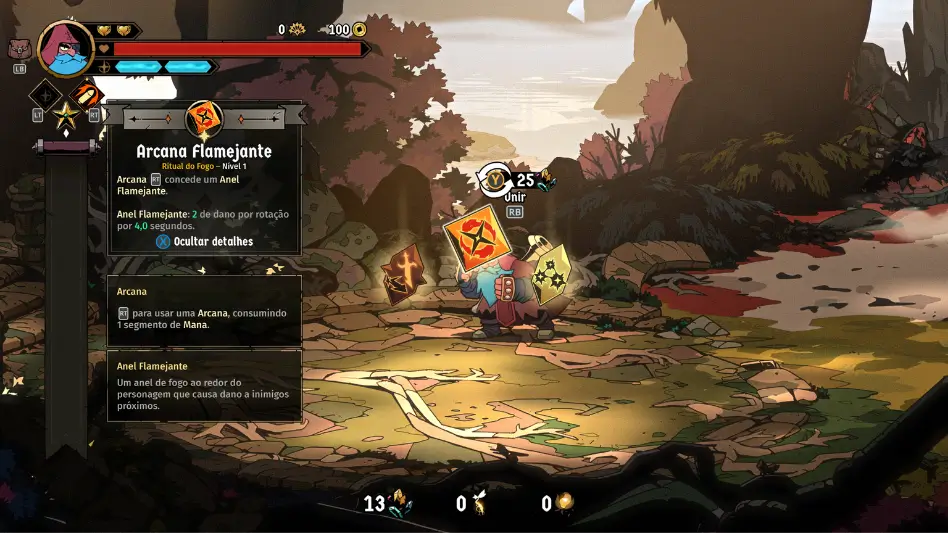Pick the yellow three-star upgrade card
The image size is (948, 533).
[550, 273]
